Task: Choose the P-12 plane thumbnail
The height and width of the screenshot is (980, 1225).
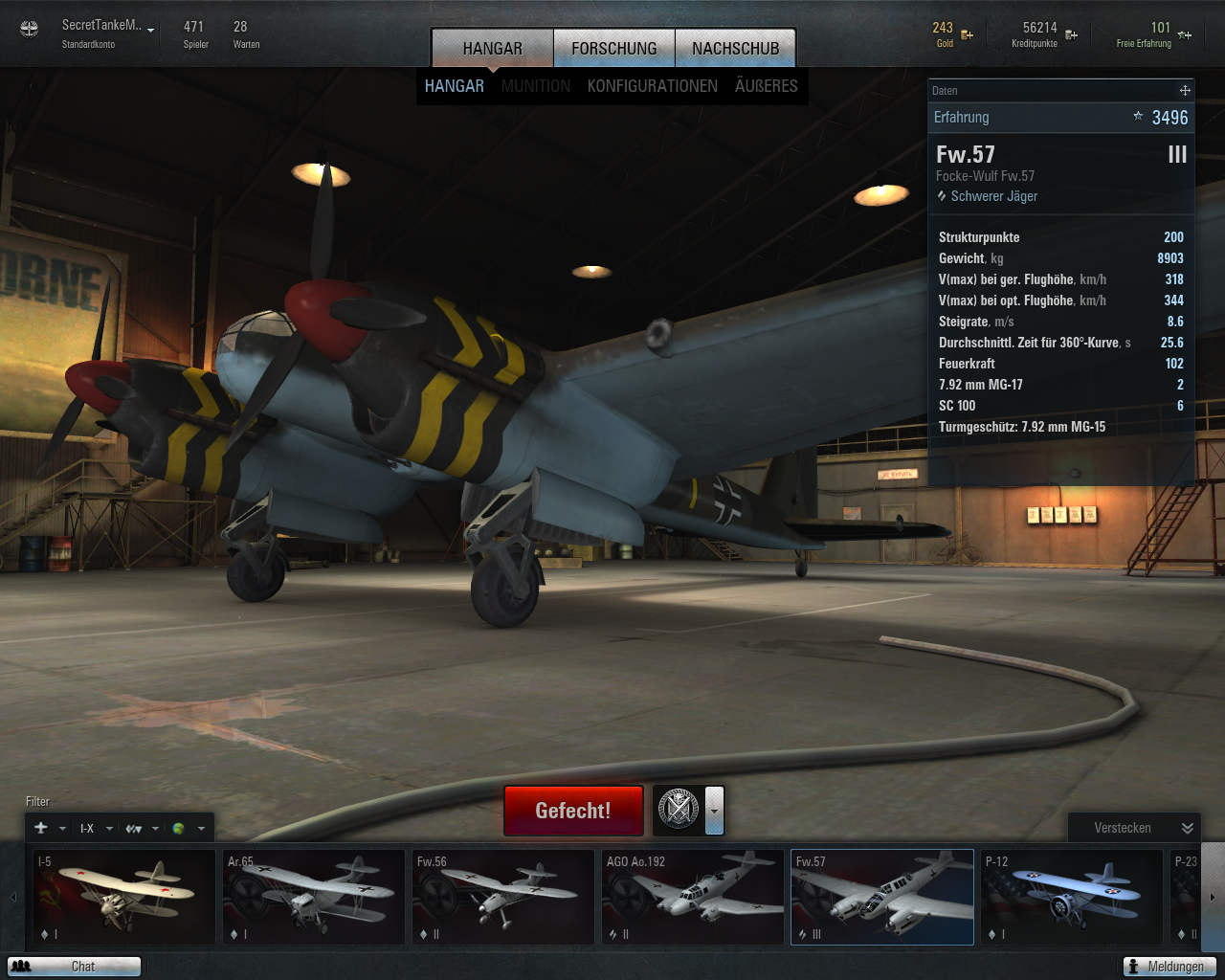Action: coord(1072,897)
